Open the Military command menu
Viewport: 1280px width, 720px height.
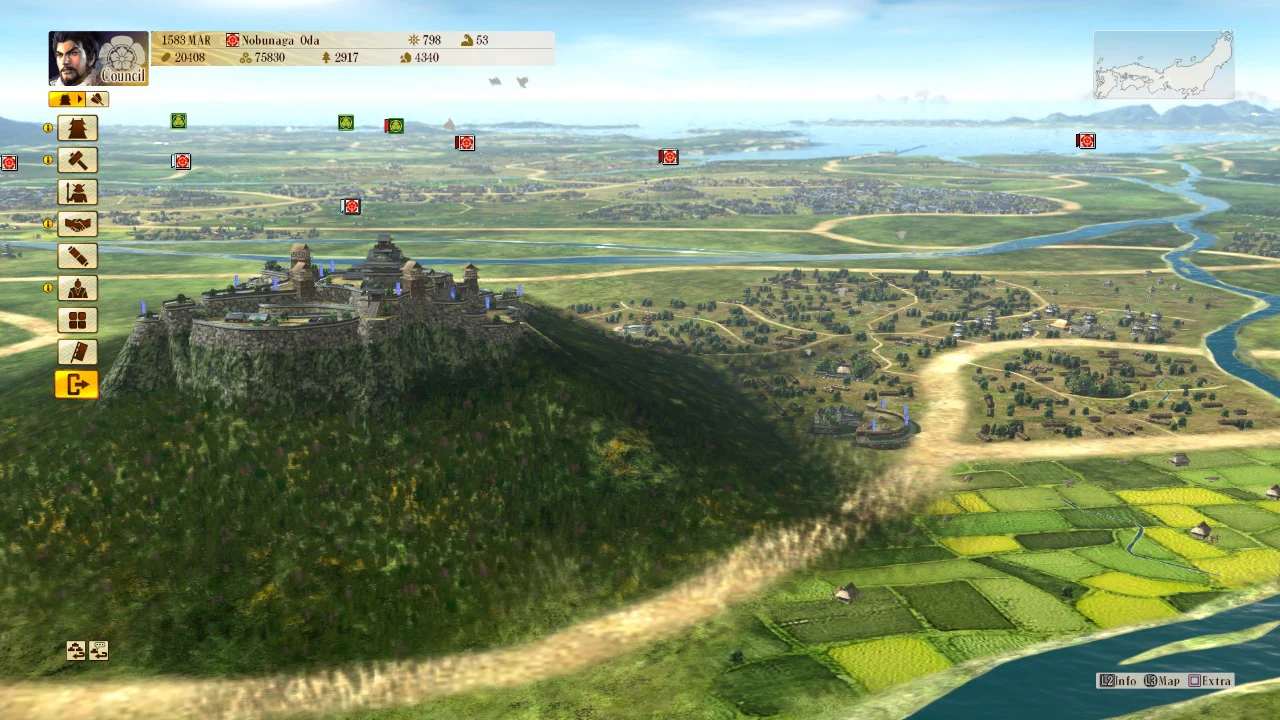tap(77, 192)
